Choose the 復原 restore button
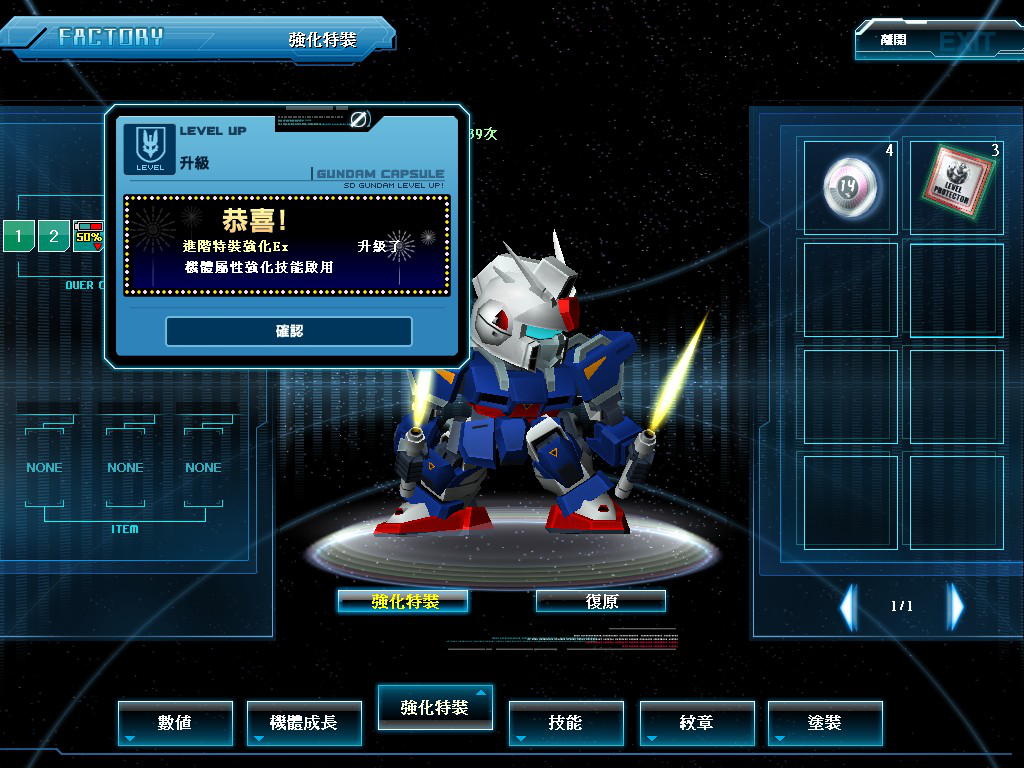1024x768 pixels. [x=600, y=601]
